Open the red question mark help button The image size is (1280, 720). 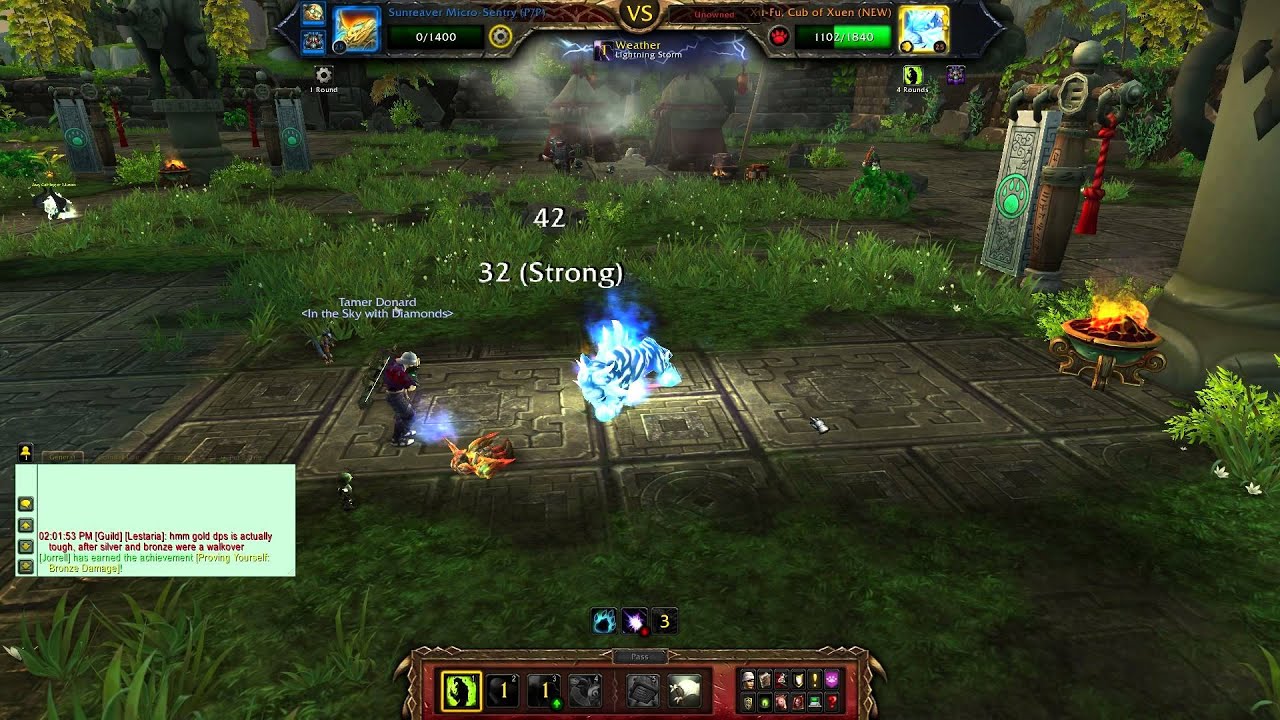click(831, 702)
